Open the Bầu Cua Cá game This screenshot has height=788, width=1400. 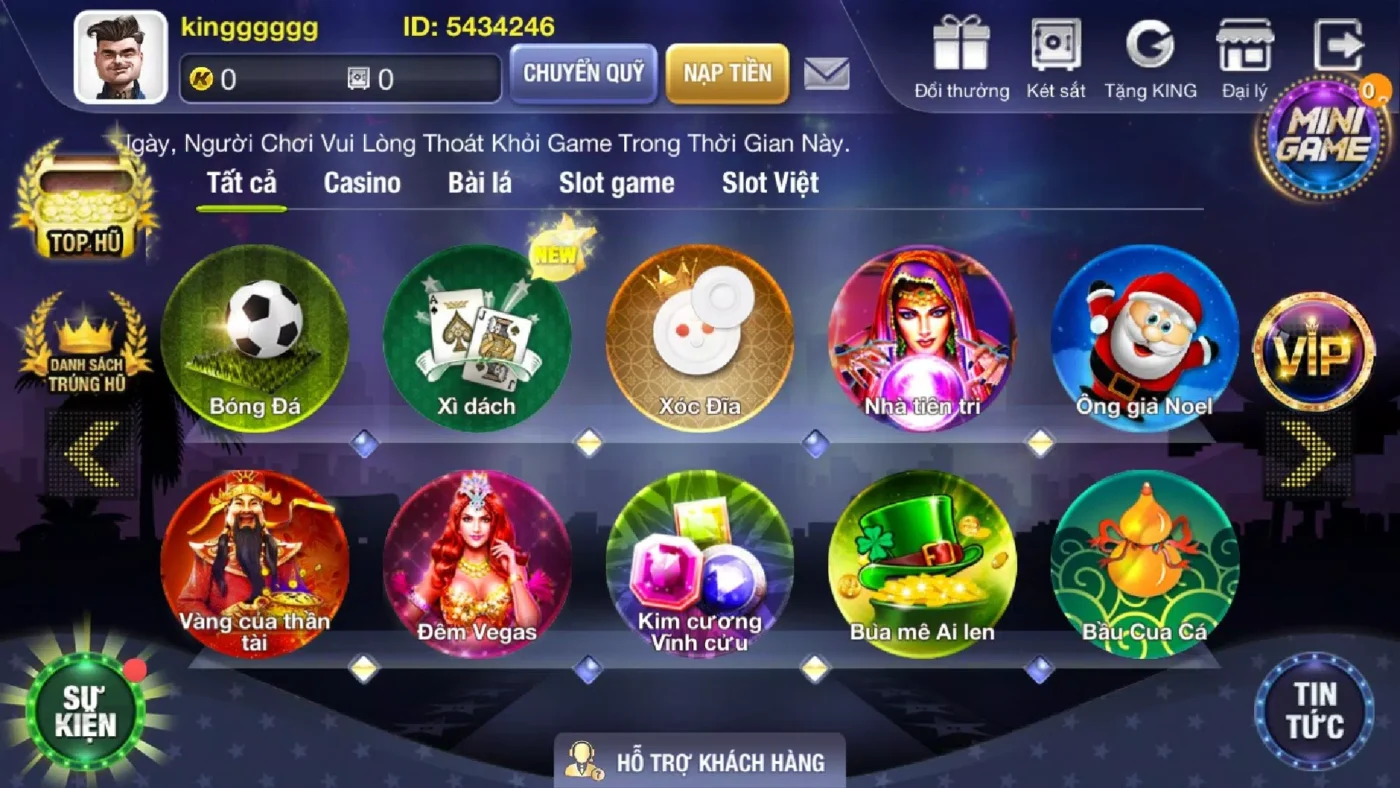click(x=1145, y=565)
